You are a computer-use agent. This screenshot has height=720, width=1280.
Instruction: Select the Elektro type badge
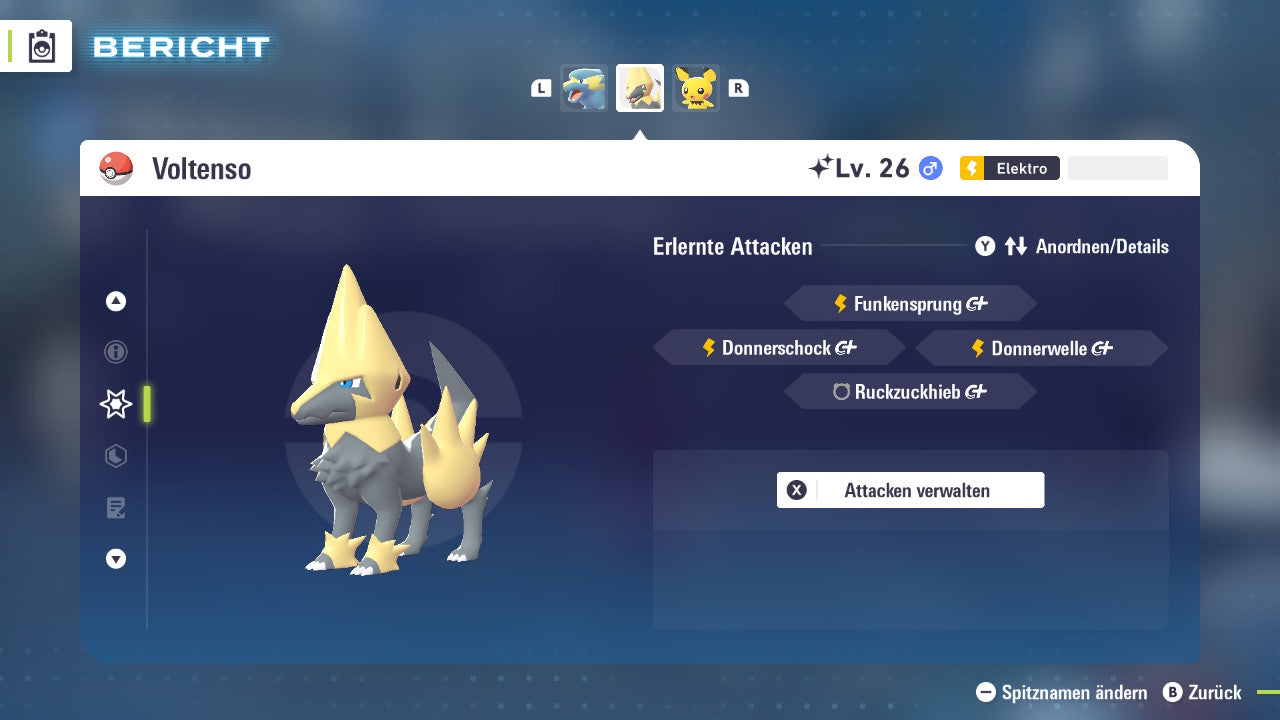(1010, 168)
